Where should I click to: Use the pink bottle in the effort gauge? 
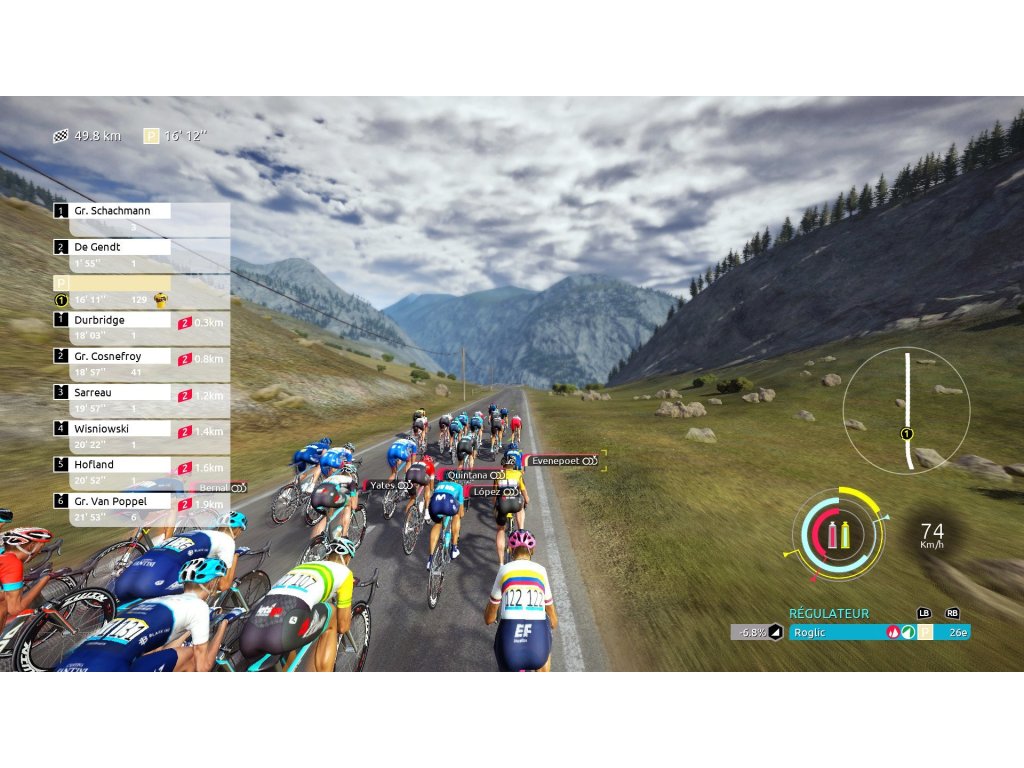tap(832, 535)
